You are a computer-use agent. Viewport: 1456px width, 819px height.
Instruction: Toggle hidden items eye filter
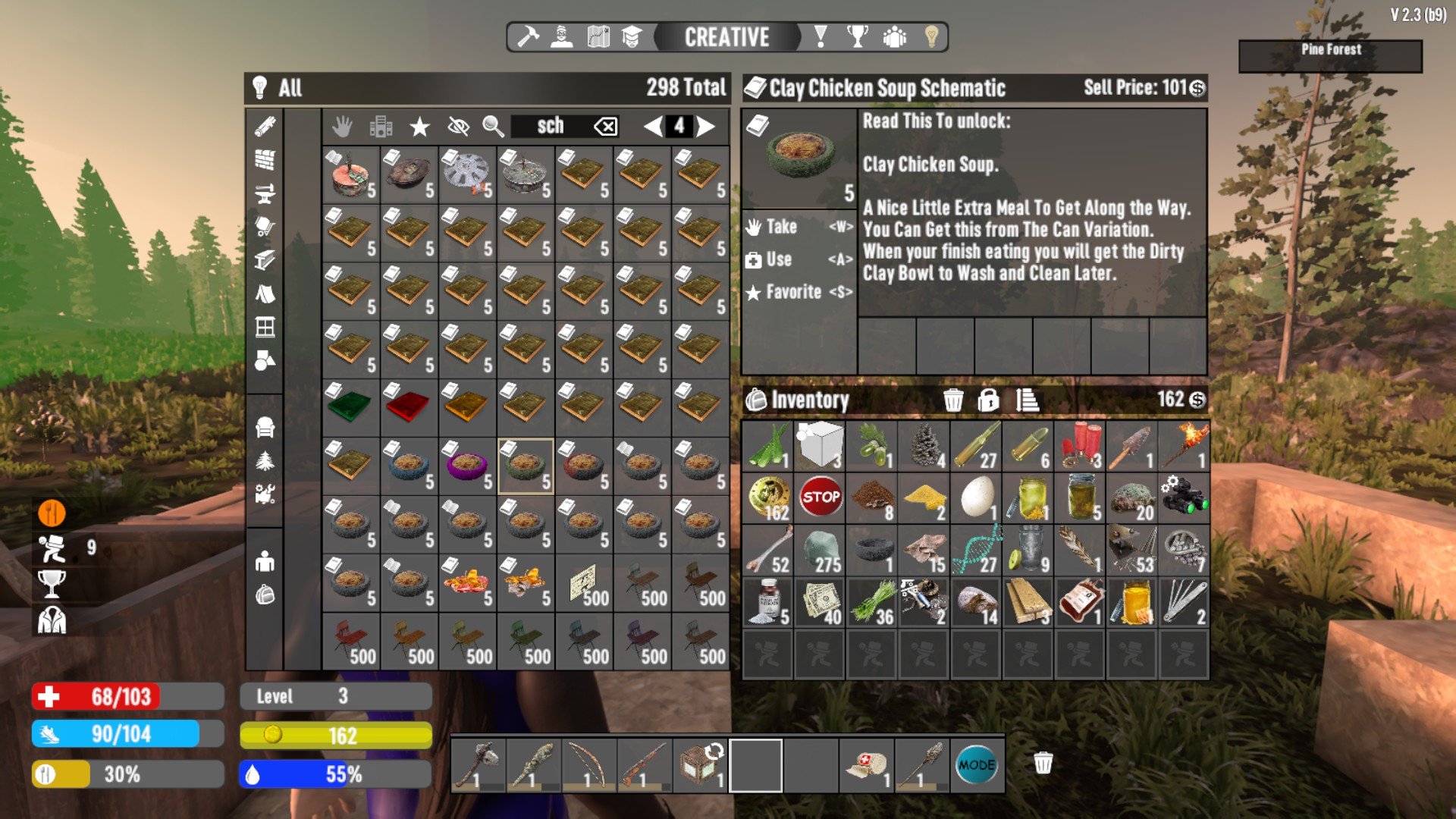(458, 127)
